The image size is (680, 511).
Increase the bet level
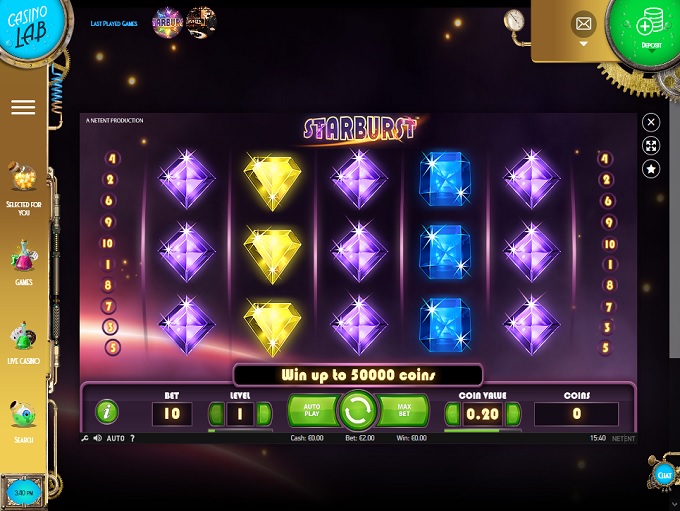coord(264,413)
